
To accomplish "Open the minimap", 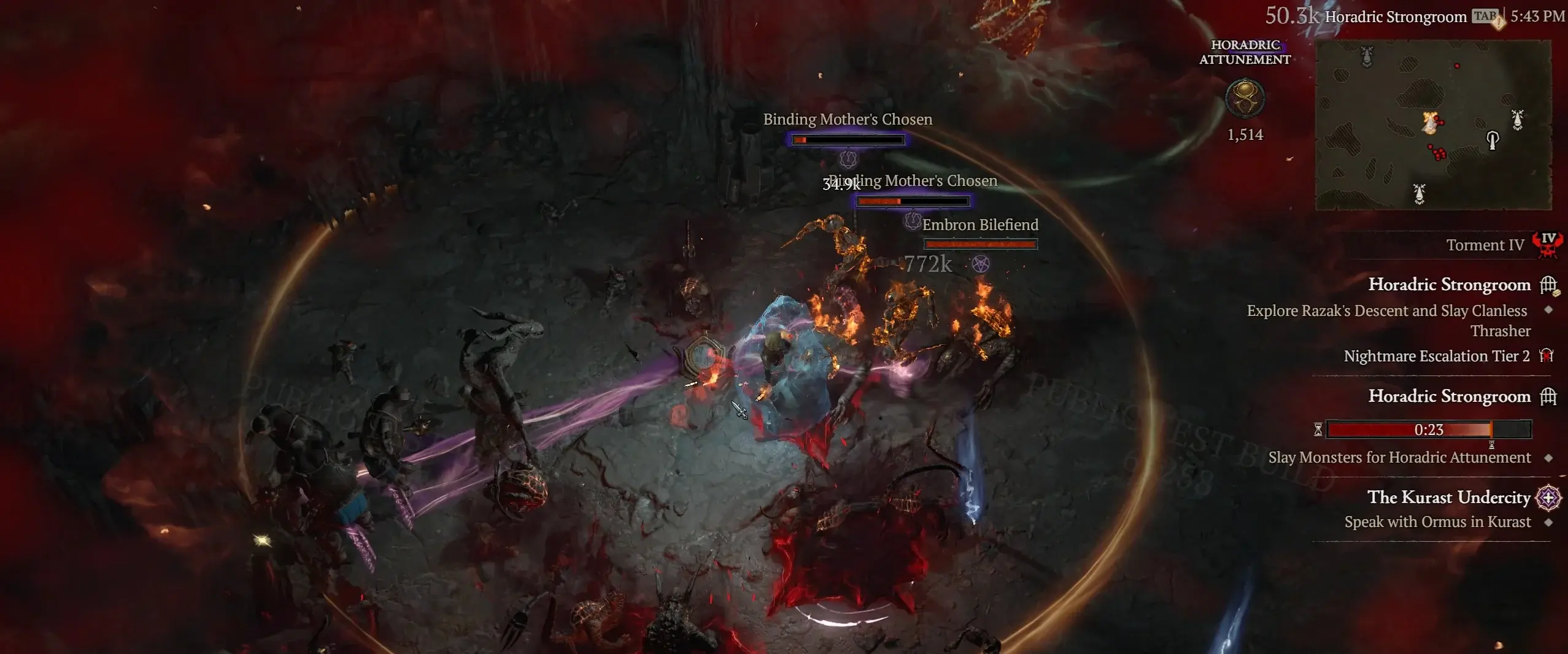I will click(x=1433, y=125).
